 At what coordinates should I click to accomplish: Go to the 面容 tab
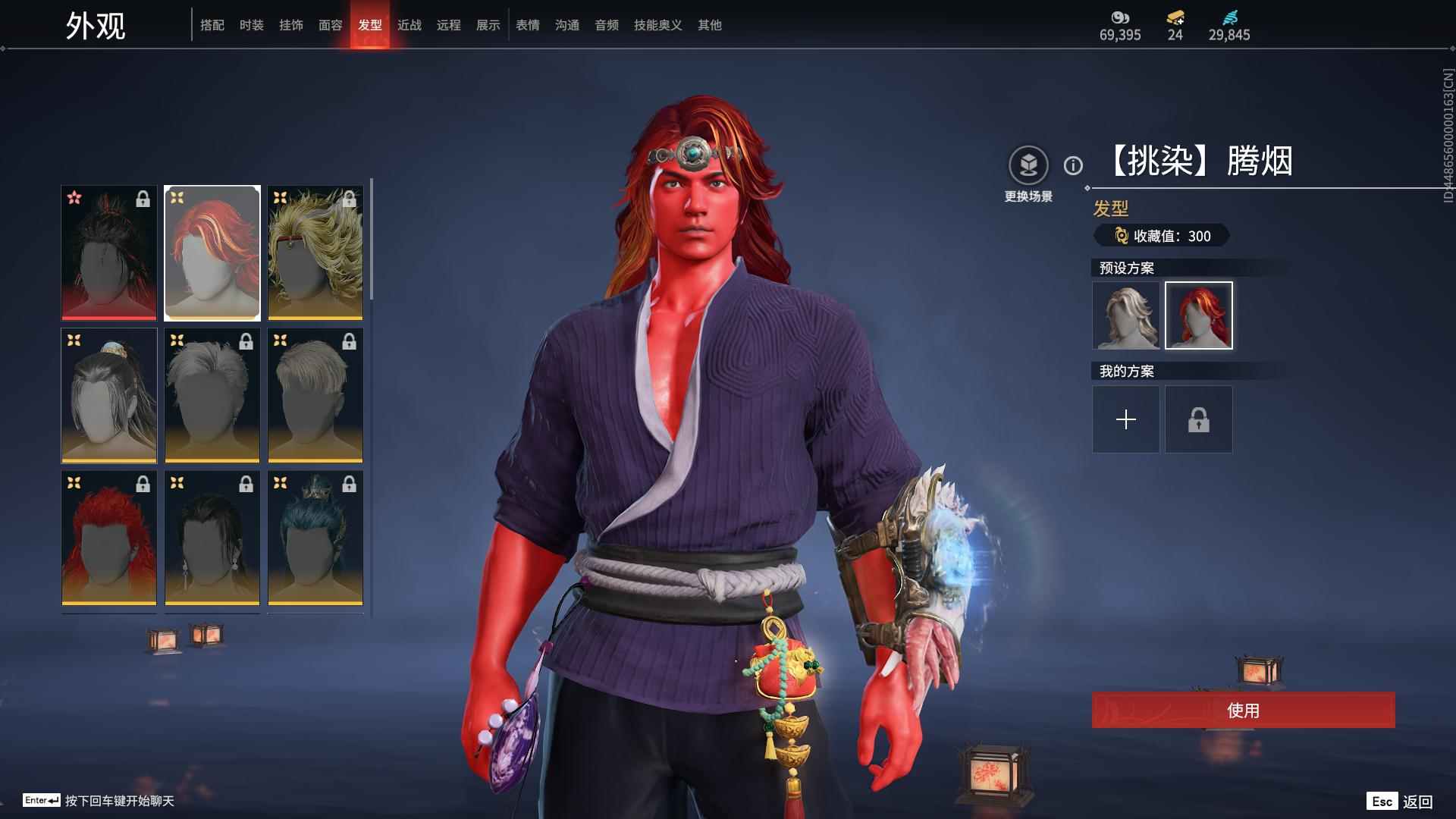click(x=330, y=25)
